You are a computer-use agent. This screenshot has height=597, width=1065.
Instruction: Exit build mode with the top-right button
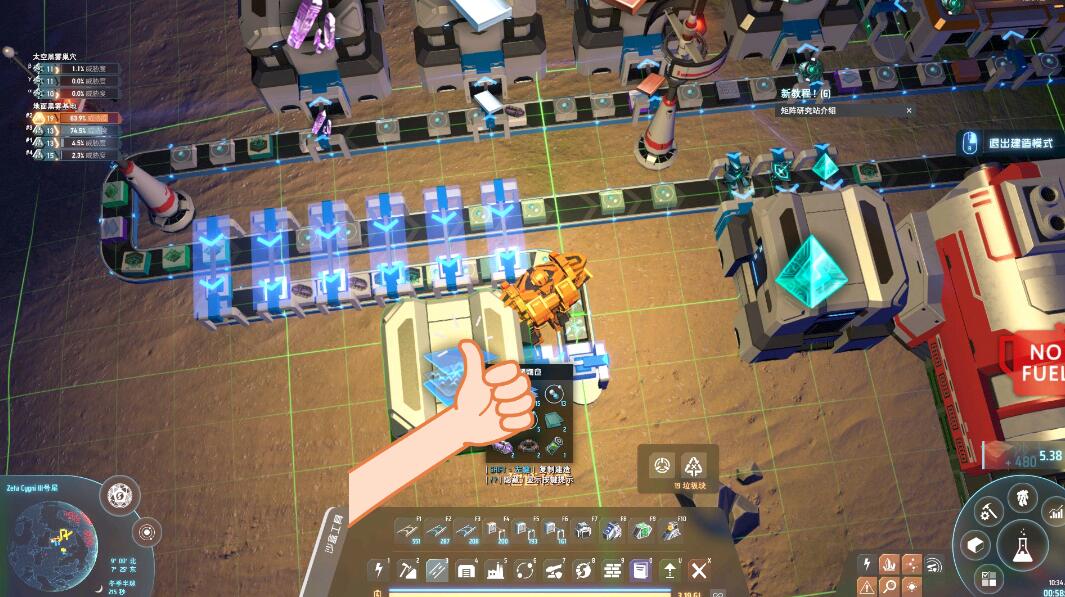[1010, 143]
